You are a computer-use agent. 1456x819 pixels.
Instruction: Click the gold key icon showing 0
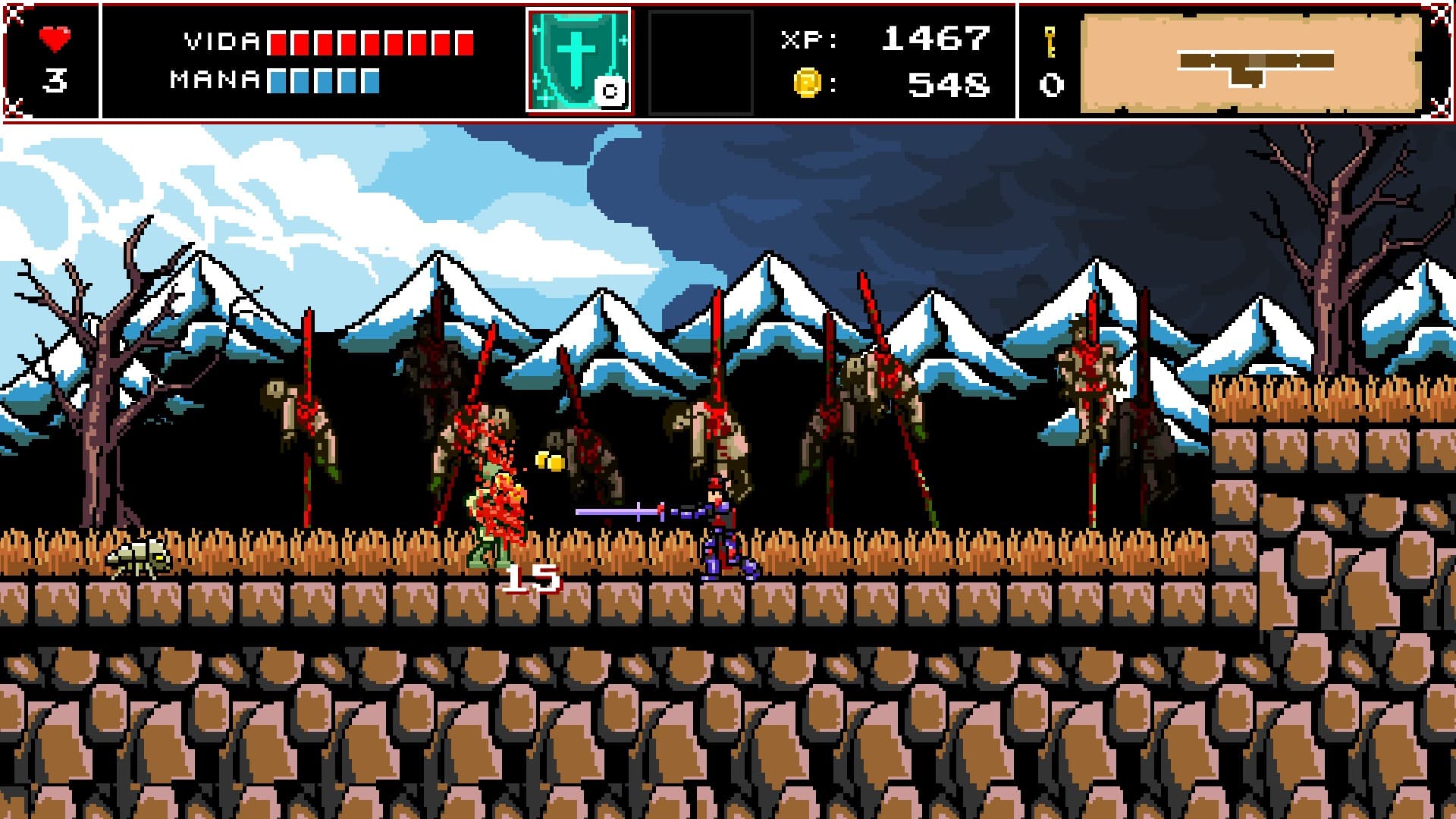(x=1051, y=45)
